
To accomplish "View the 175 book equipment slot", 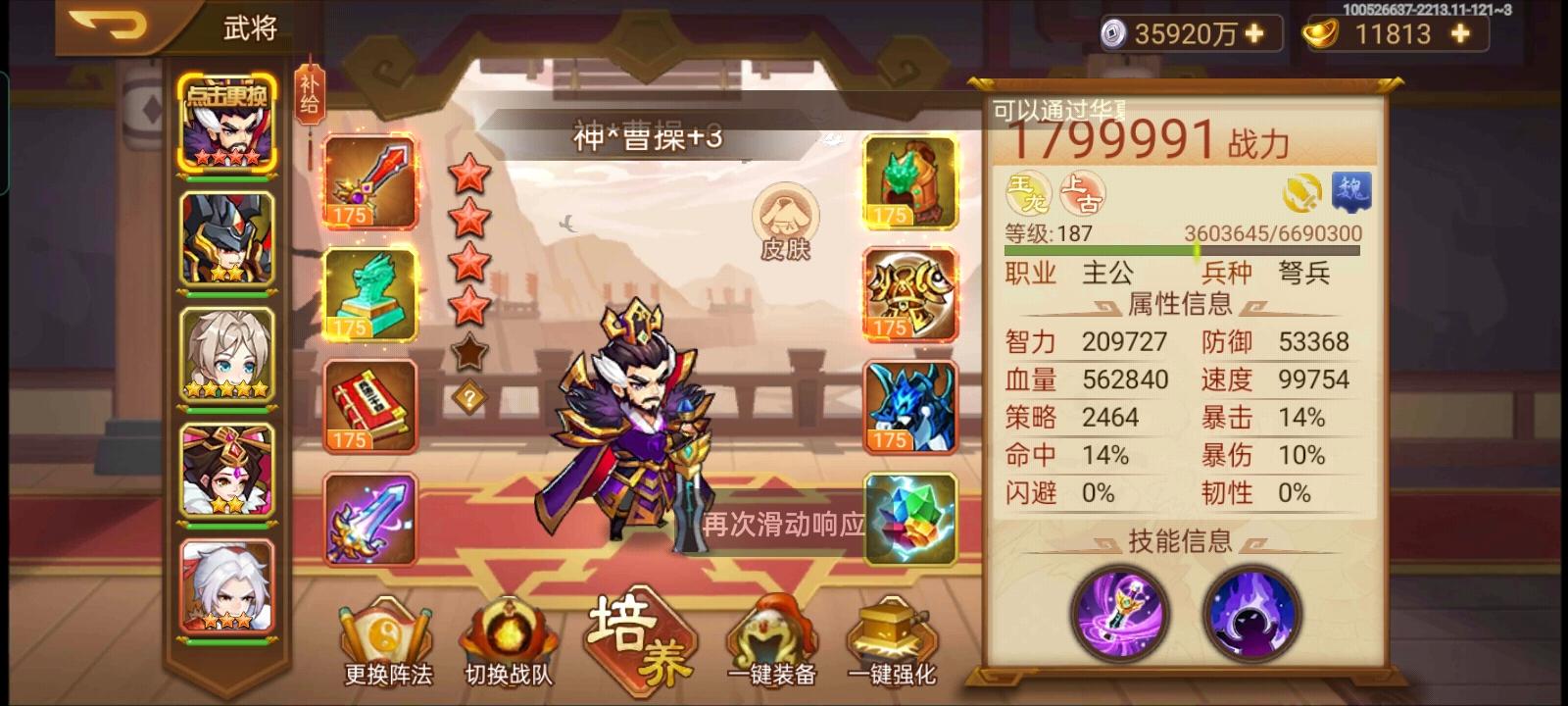I will coord(369,406).
